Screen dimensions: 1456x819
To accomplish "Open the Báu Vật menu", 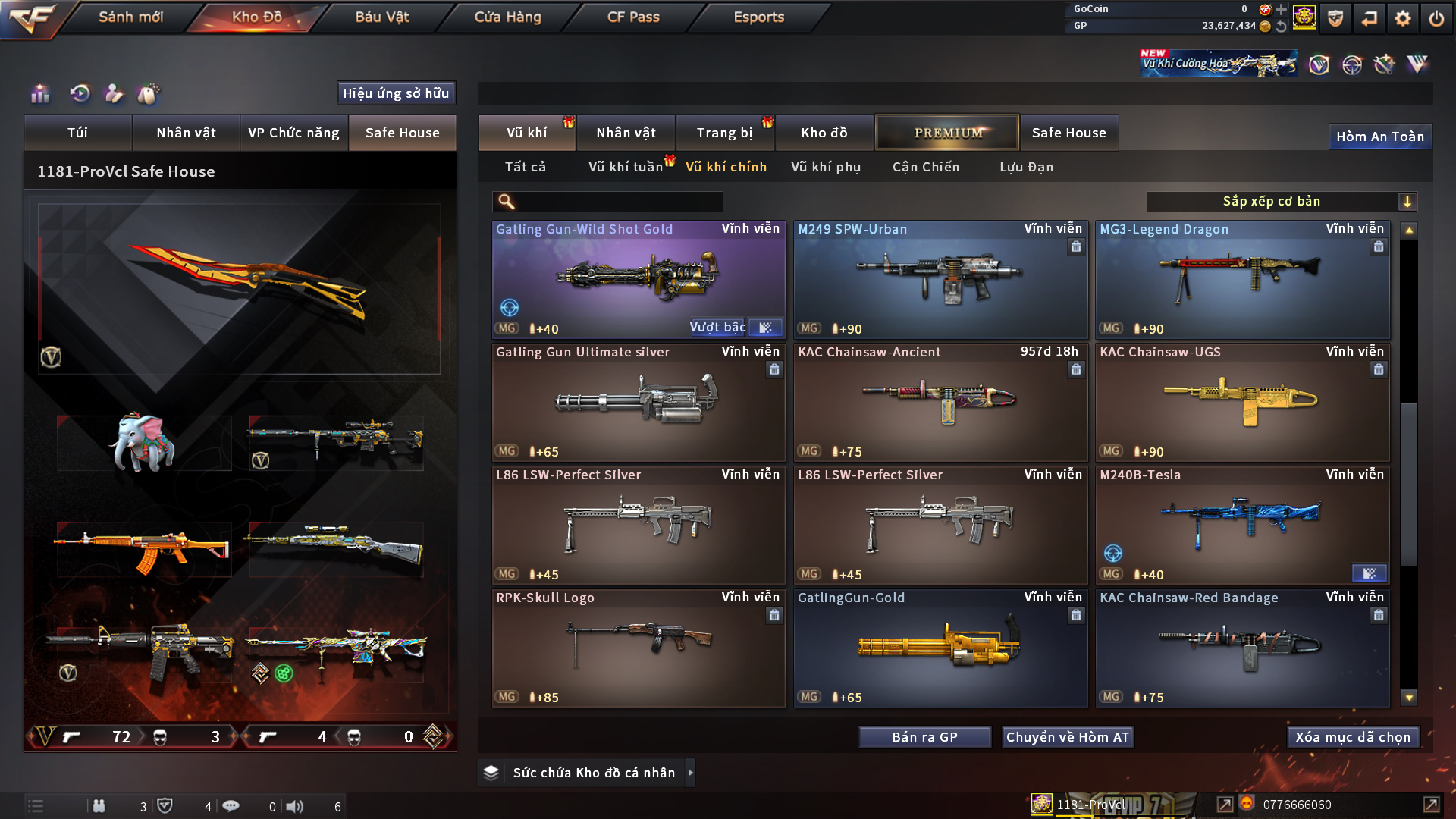I will 381,17.
